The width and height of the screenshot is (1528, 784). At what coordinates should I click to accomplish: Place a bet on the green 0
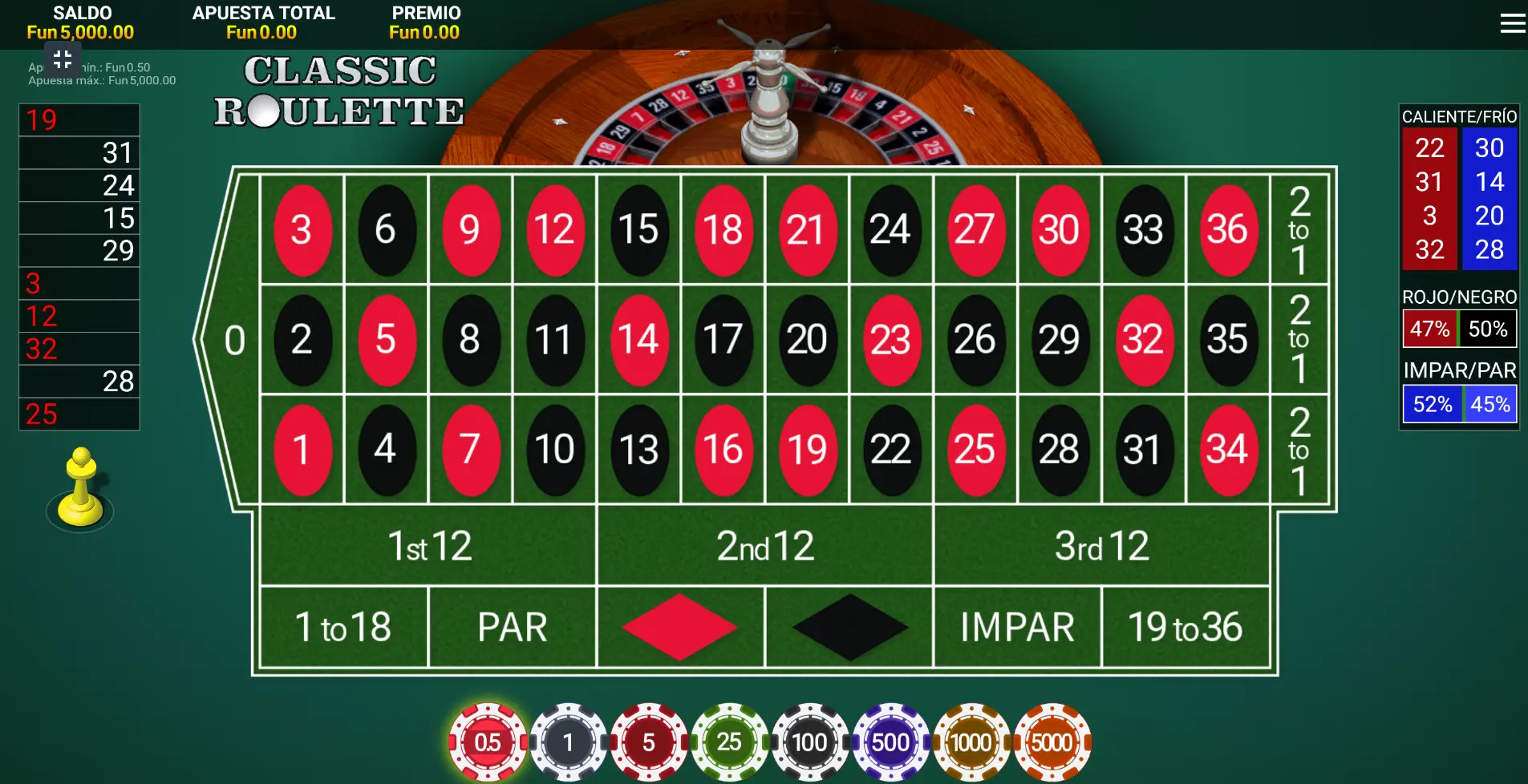(x=233, y=339)
